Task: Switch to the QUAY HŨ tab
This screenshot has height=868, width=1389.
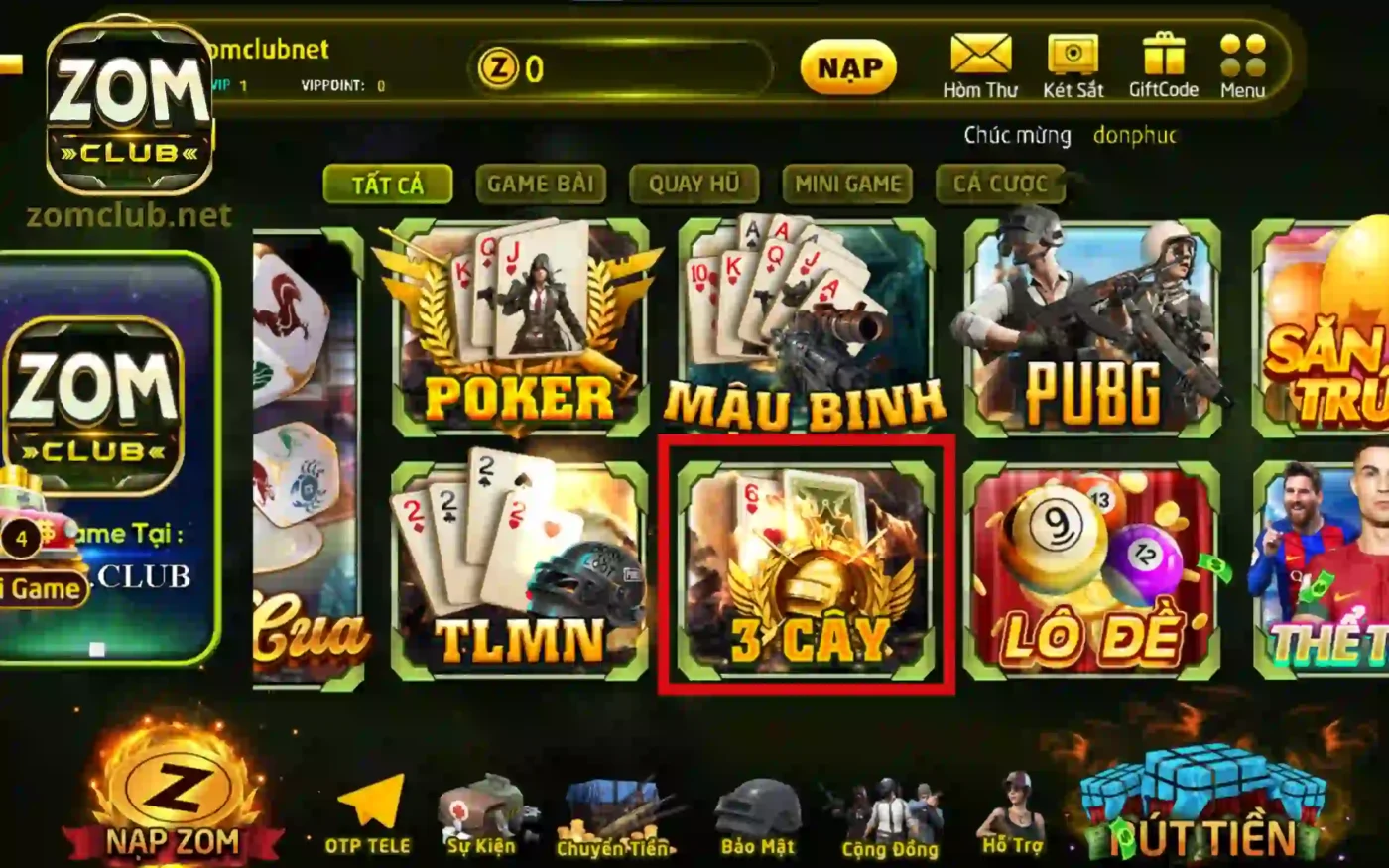Action: 694,185
